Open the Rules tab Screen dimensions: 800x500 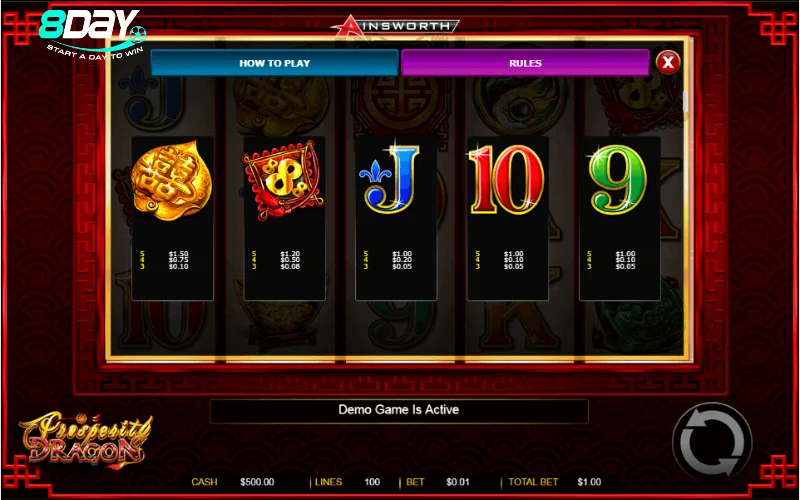coord(524,63)
